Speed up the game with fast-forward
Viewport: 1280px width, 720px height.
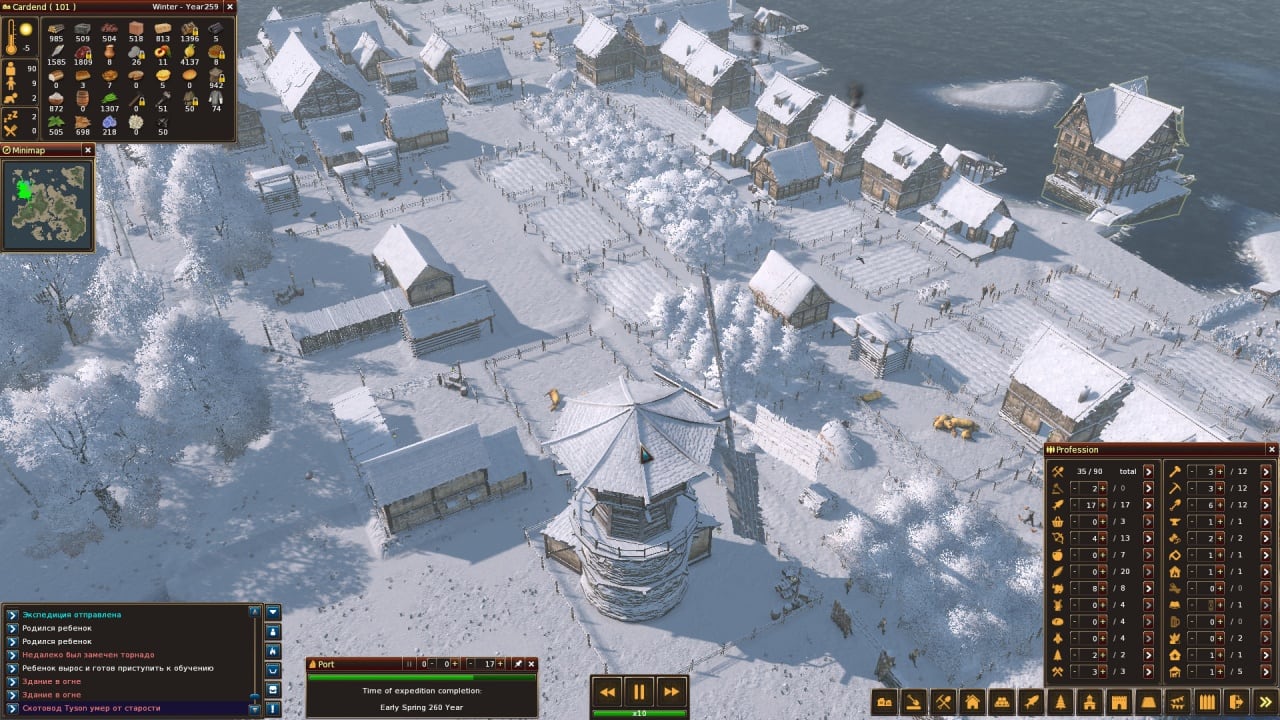coord(671,691)
